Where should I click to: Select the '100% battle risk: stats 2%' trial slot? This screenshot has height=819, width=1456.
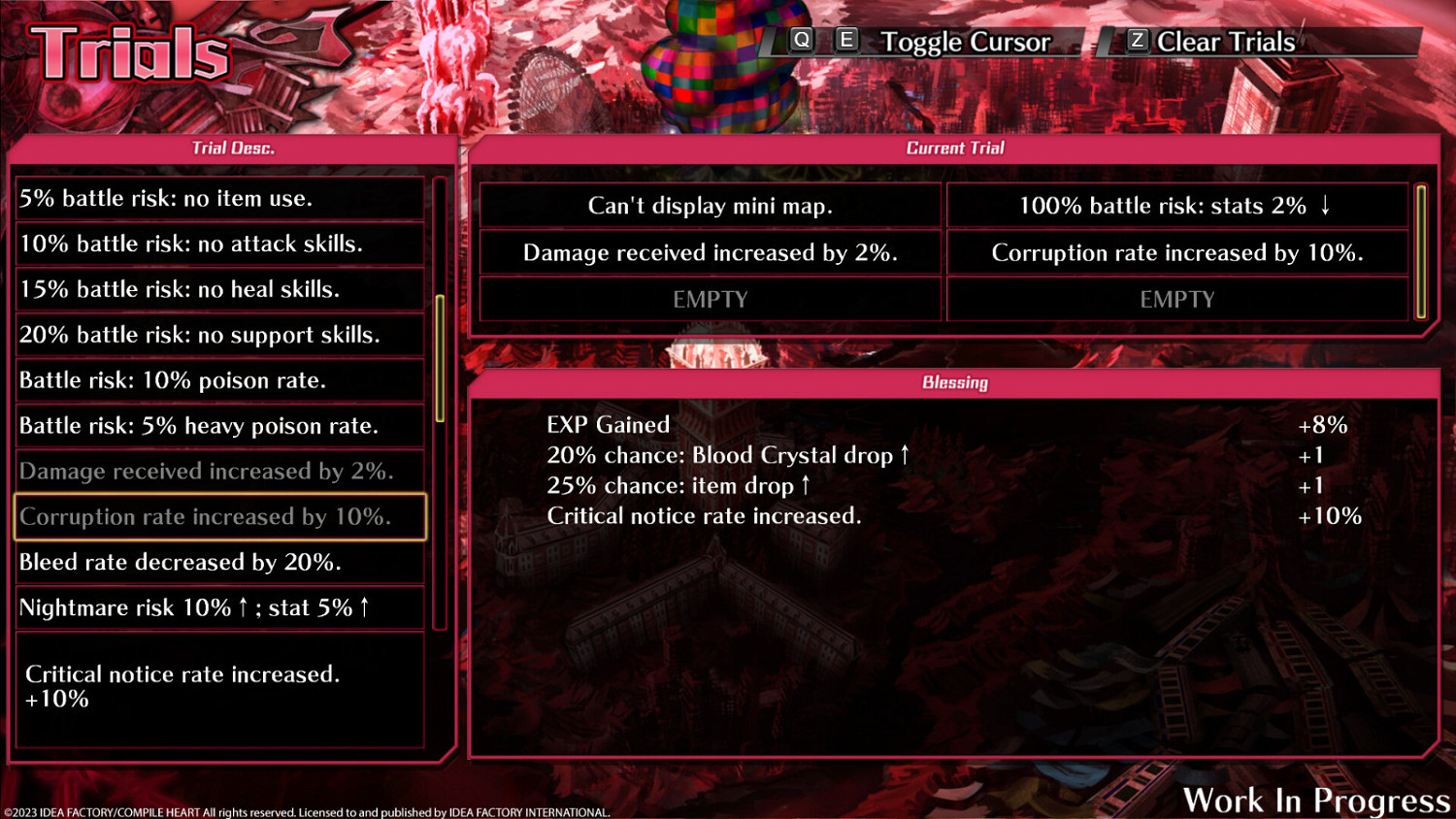[x=1176, y=205]
